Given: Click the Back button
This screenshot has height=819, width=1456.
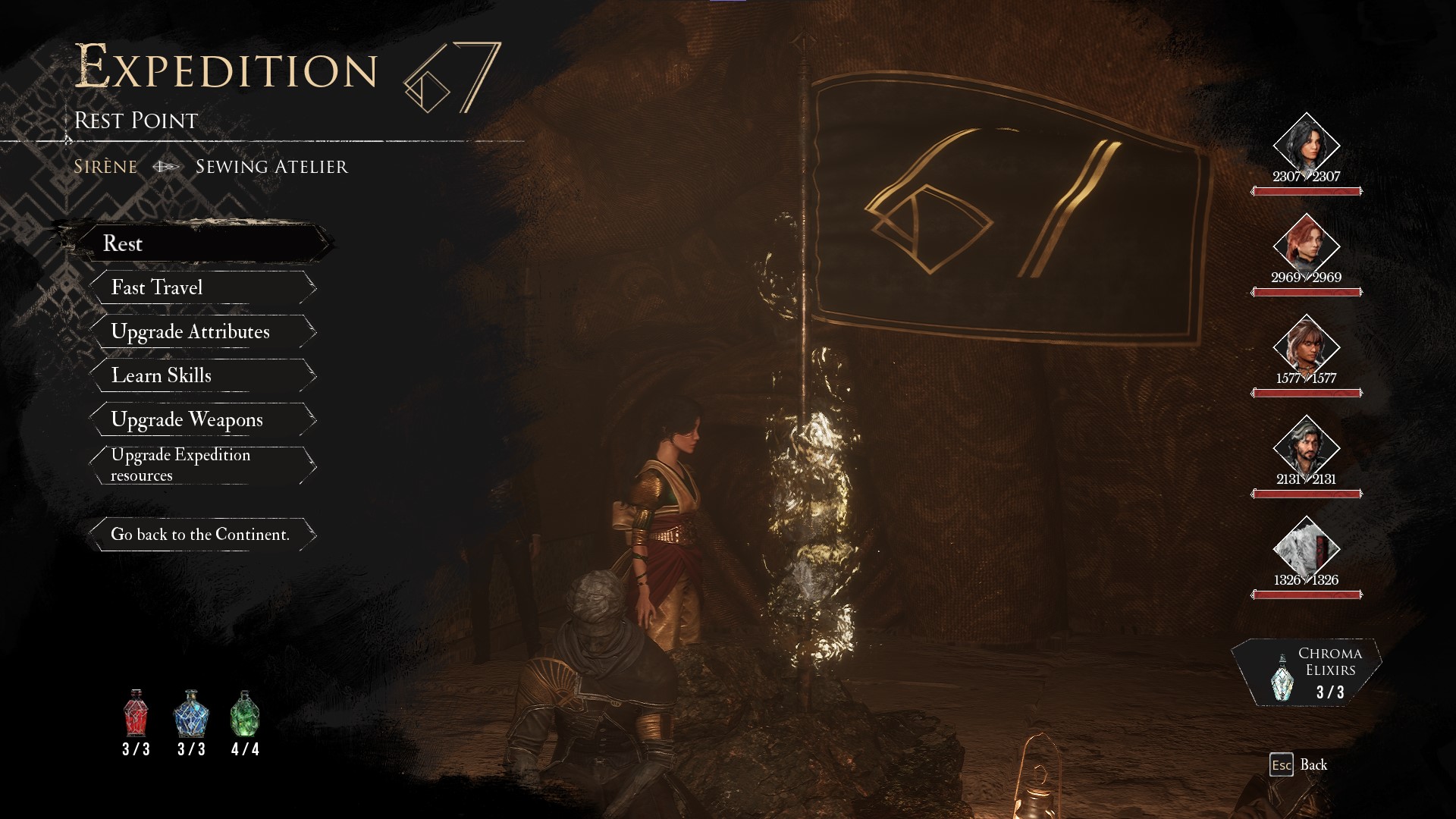Looking at the screenshot, I should [1300, 764].
